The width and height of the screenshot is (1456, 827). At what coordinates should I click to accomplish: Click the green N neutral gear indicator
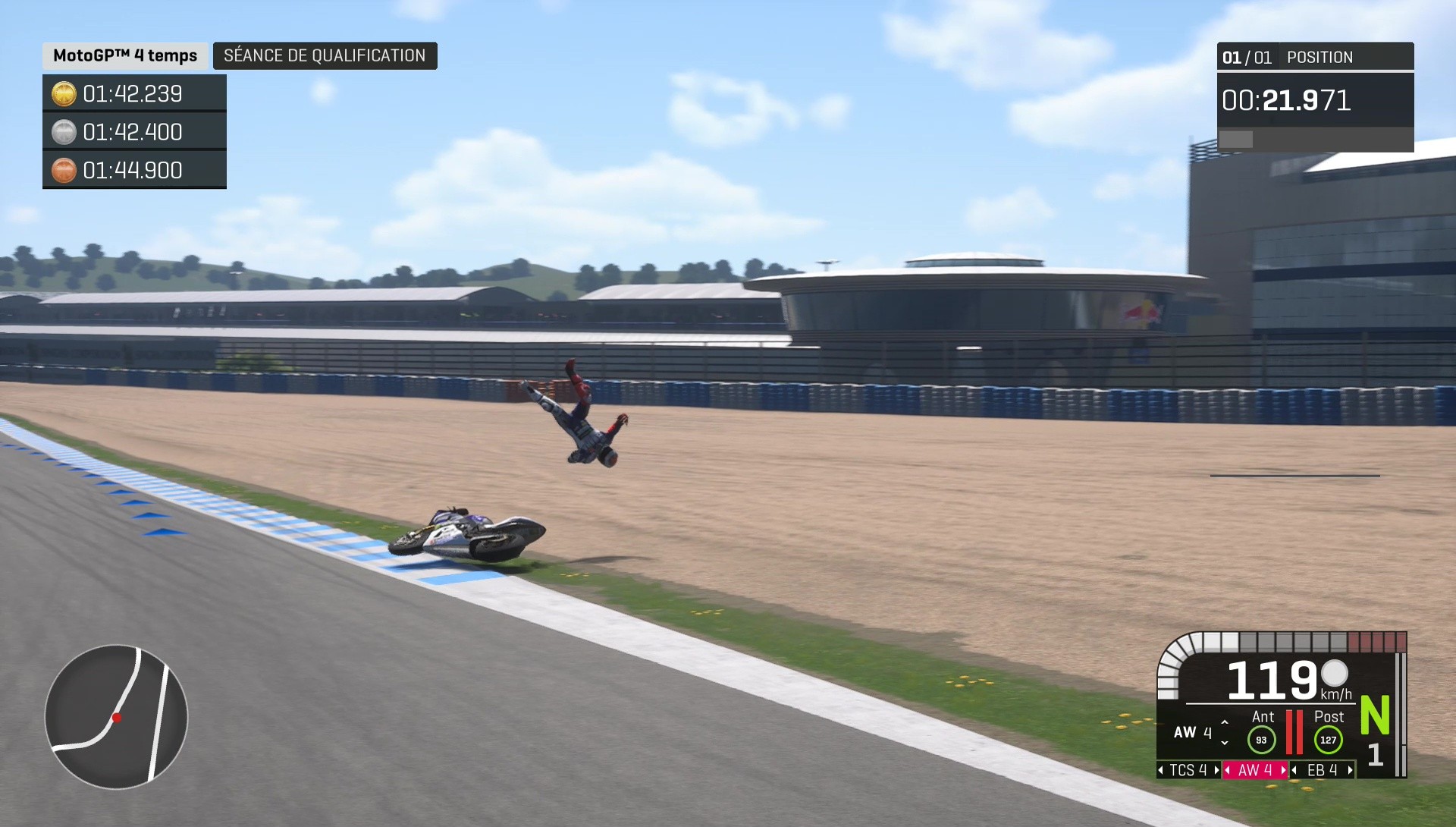[x=1374, y=715]
